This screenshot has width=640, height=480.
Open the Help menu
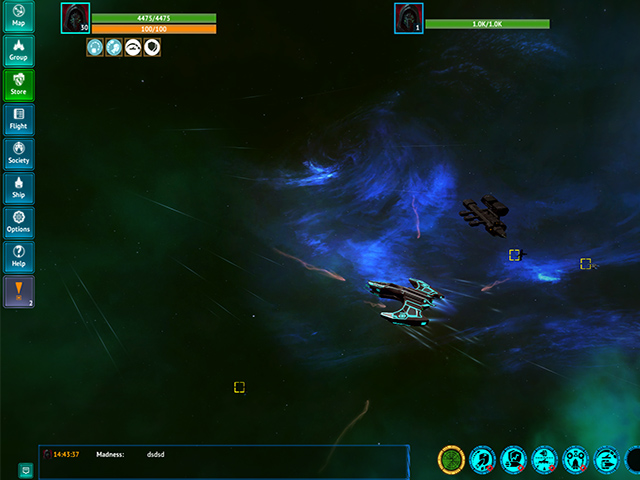18,256
